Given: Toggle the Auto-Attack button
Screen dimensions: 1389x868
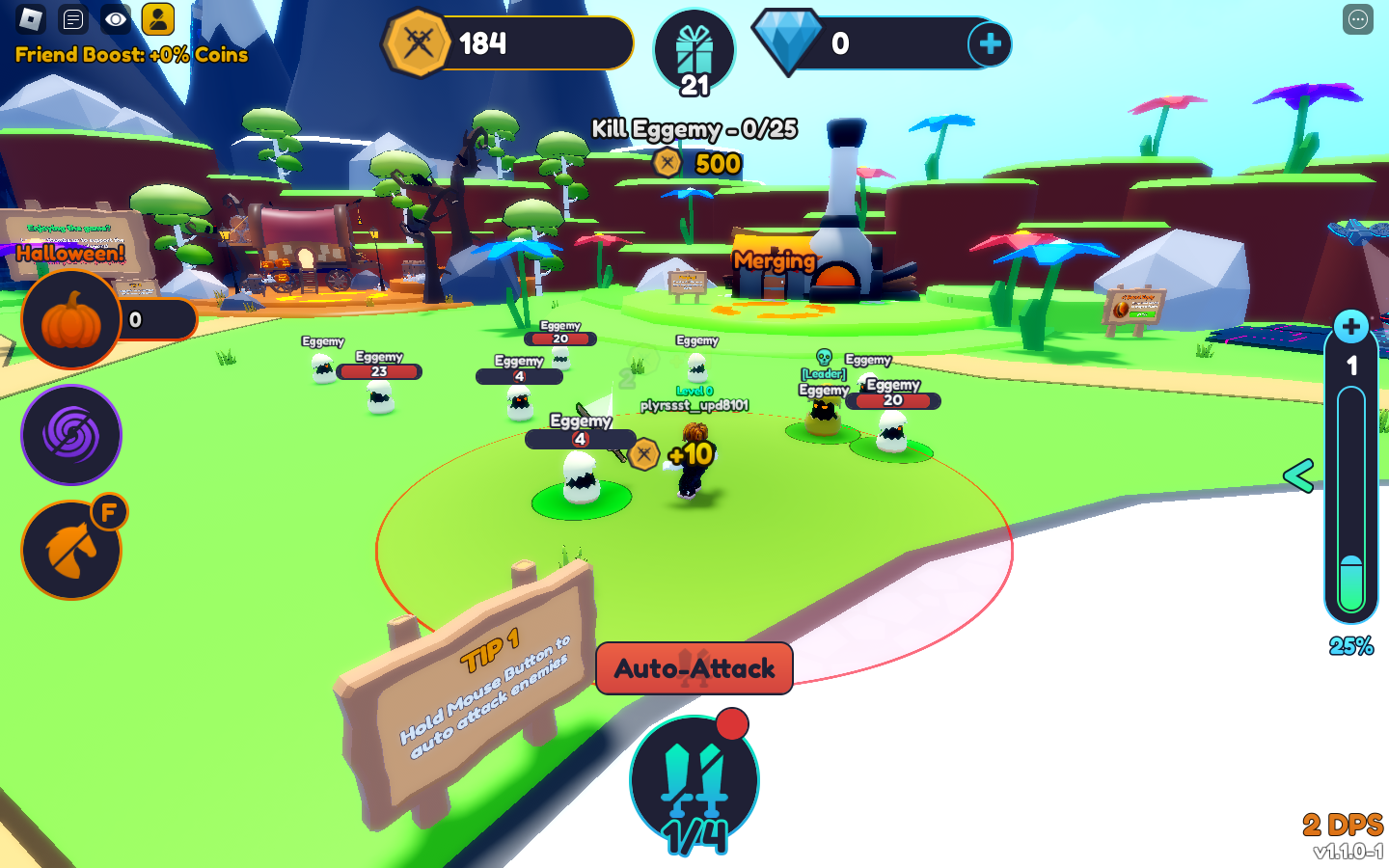Looking at the screenshot, I should 694,668.
